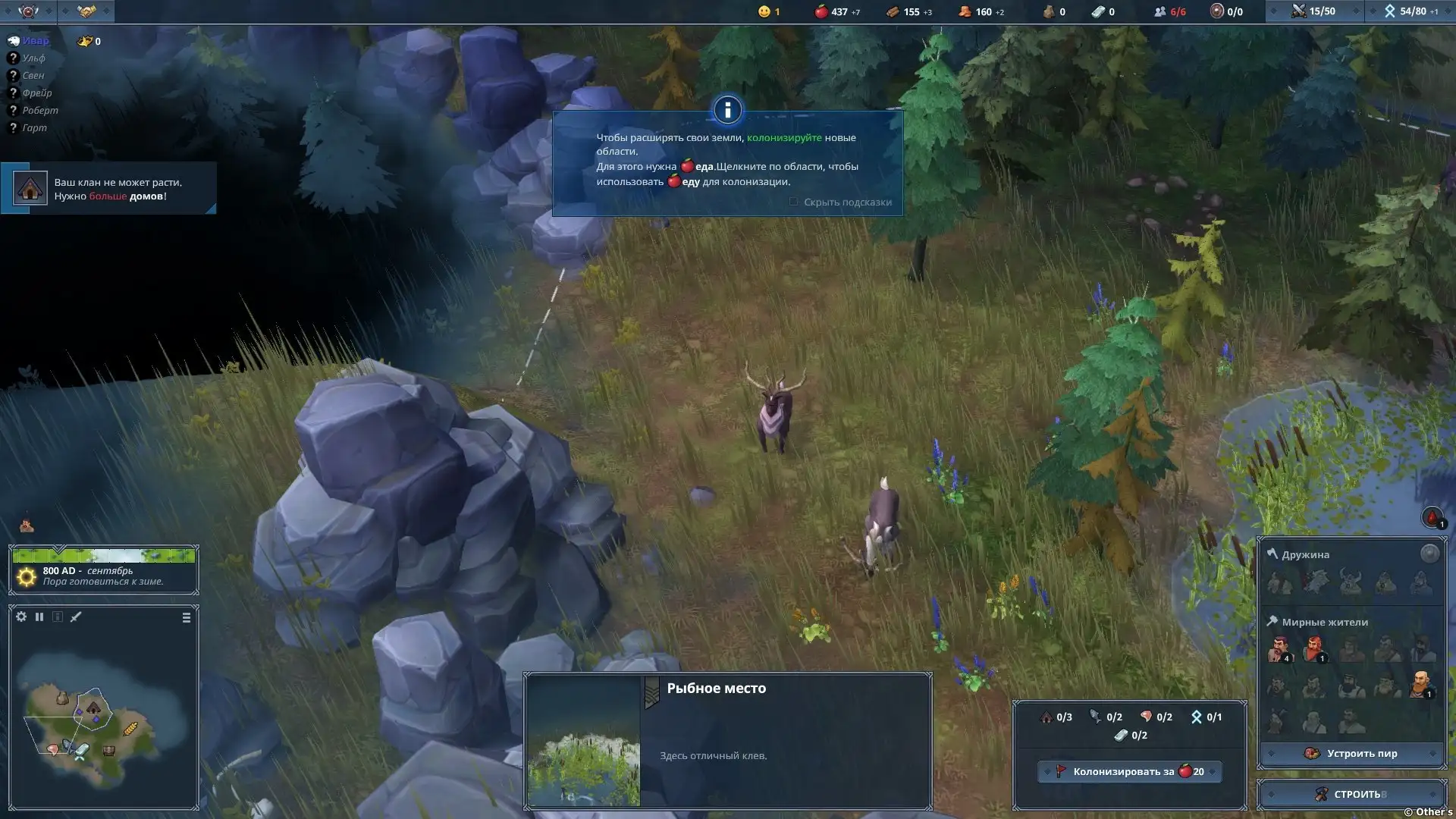Select player Ивар in the clan list
This screenshot has height=819, width=1456.
(x=35, y=41)
